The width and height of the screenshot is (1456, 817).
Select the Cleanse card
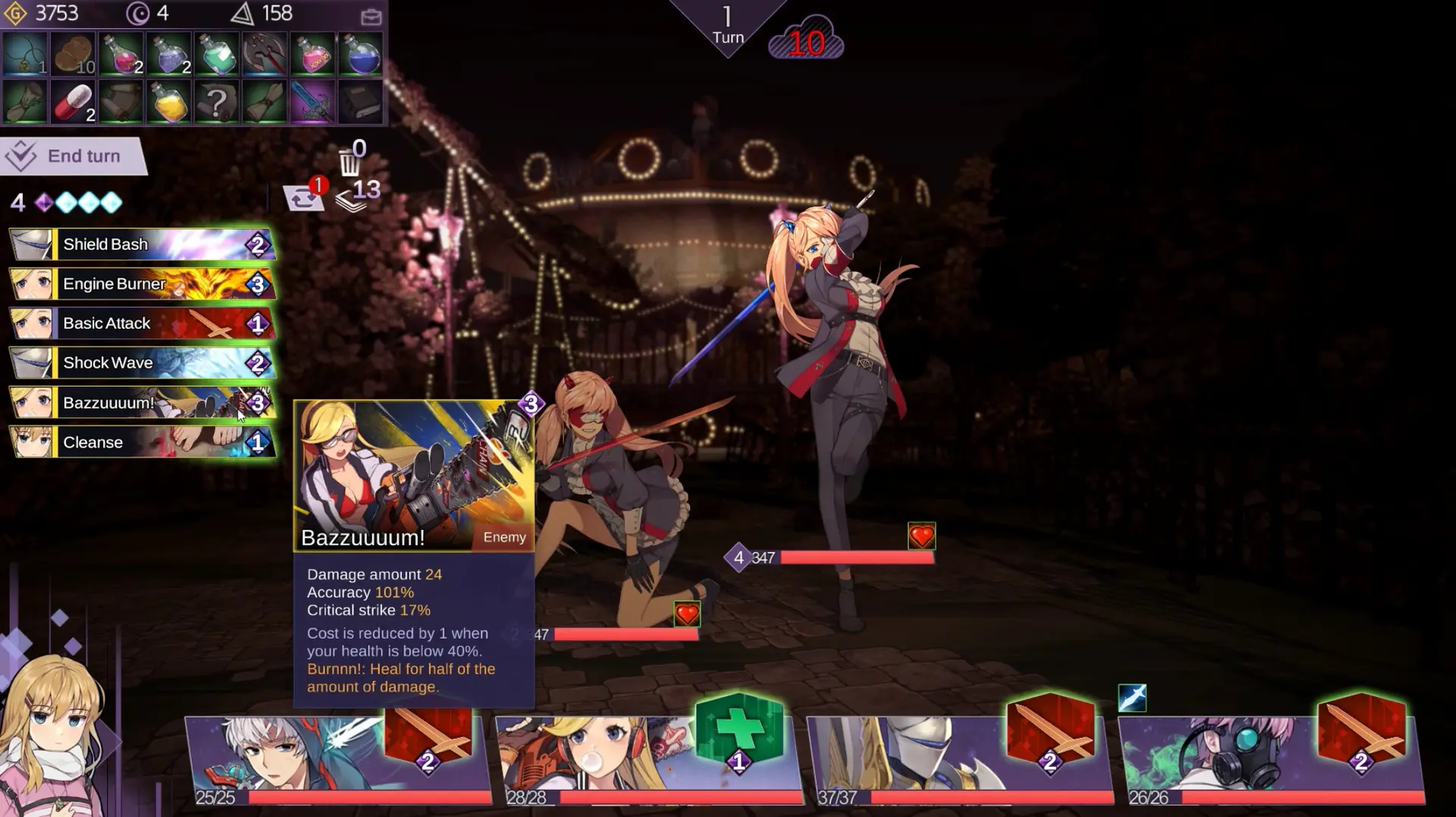click(x=140, y=442)
